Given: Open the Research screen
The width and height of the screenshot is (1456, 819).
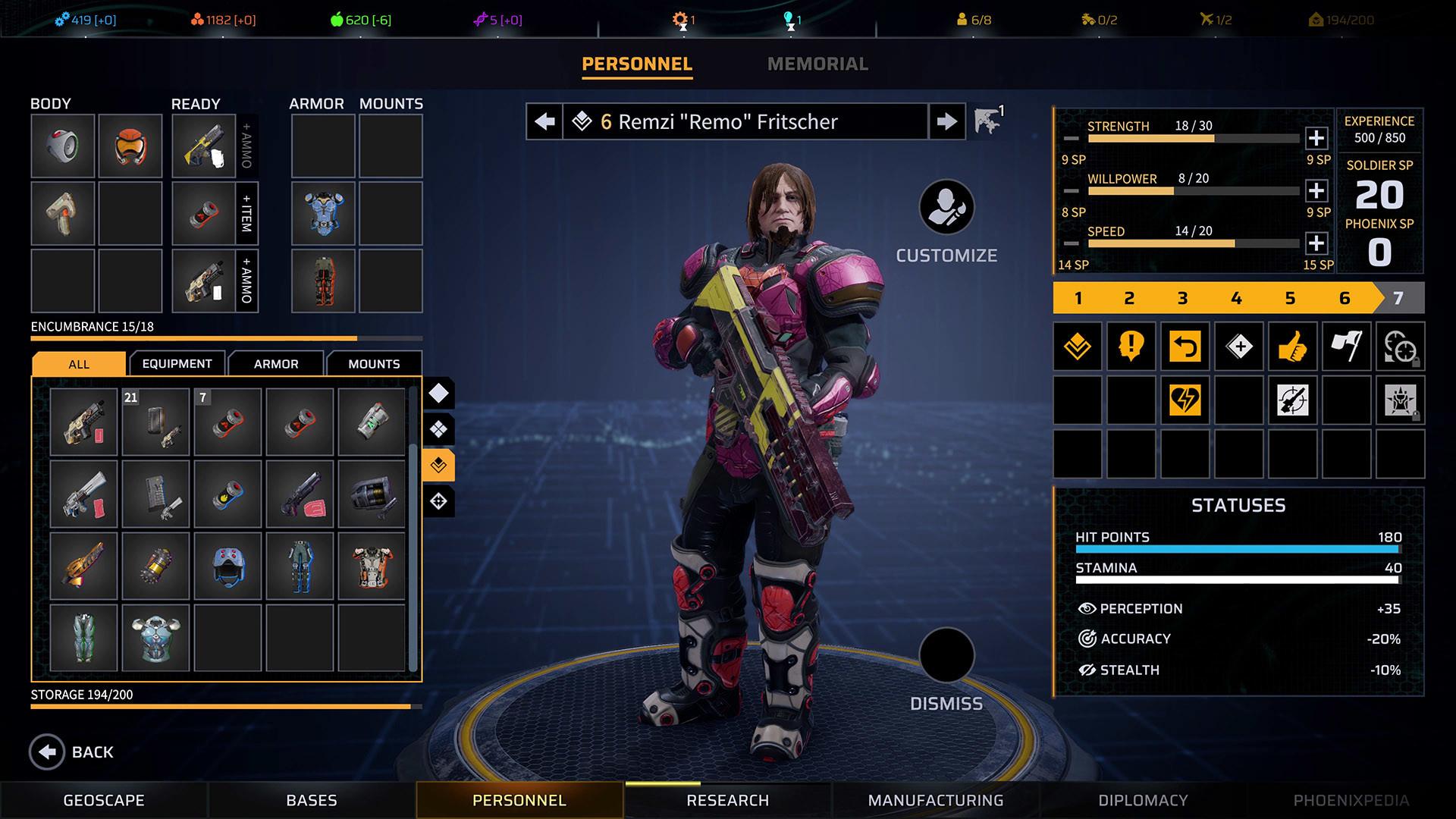Looking at the screenshot, I should [727, 800].
